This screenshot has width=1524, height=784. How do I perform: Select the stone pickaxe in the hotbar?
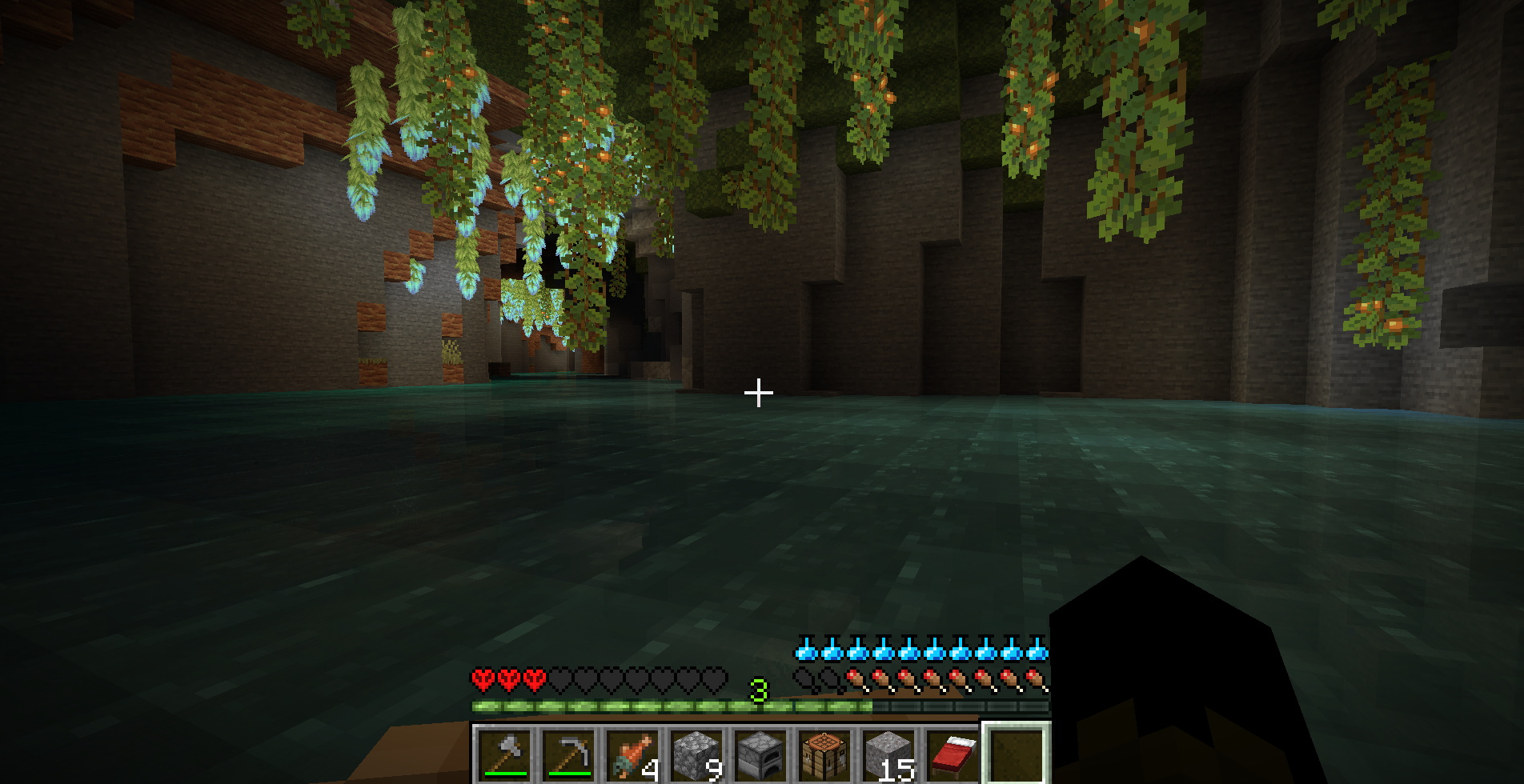click(x=569, y=755)
